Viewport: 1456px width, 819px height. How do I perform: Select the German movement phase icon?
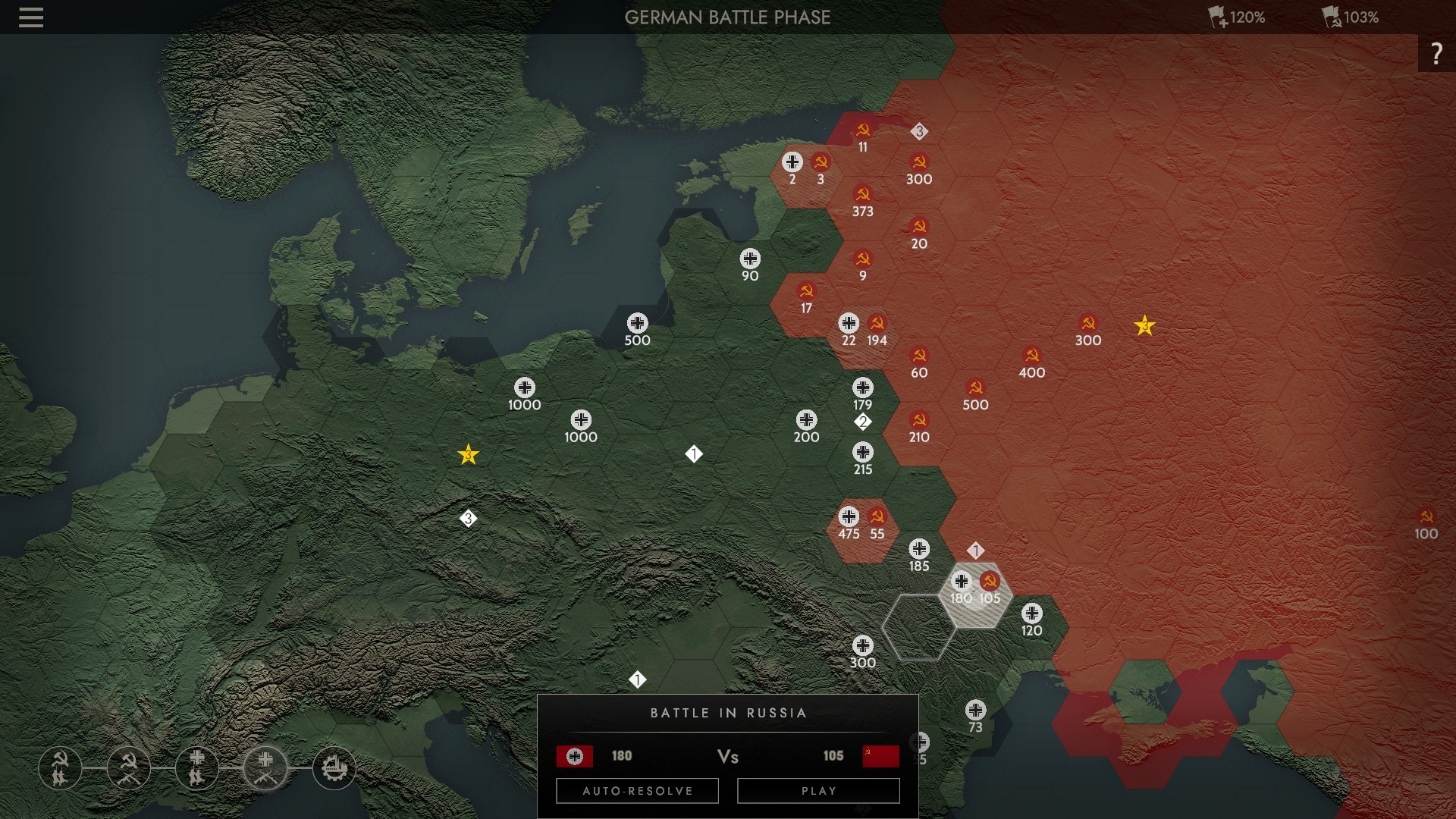point(197,767)
